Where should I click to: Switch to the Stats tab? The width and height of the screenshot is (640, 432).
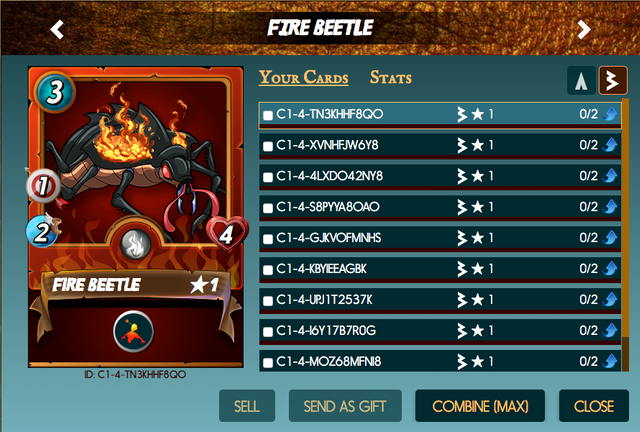pos(390,78)
